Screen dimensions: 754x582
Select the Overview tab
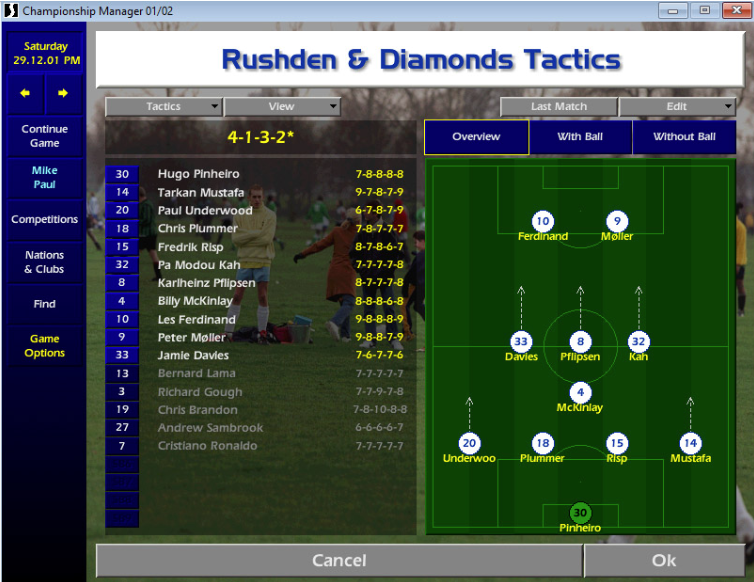476,137
